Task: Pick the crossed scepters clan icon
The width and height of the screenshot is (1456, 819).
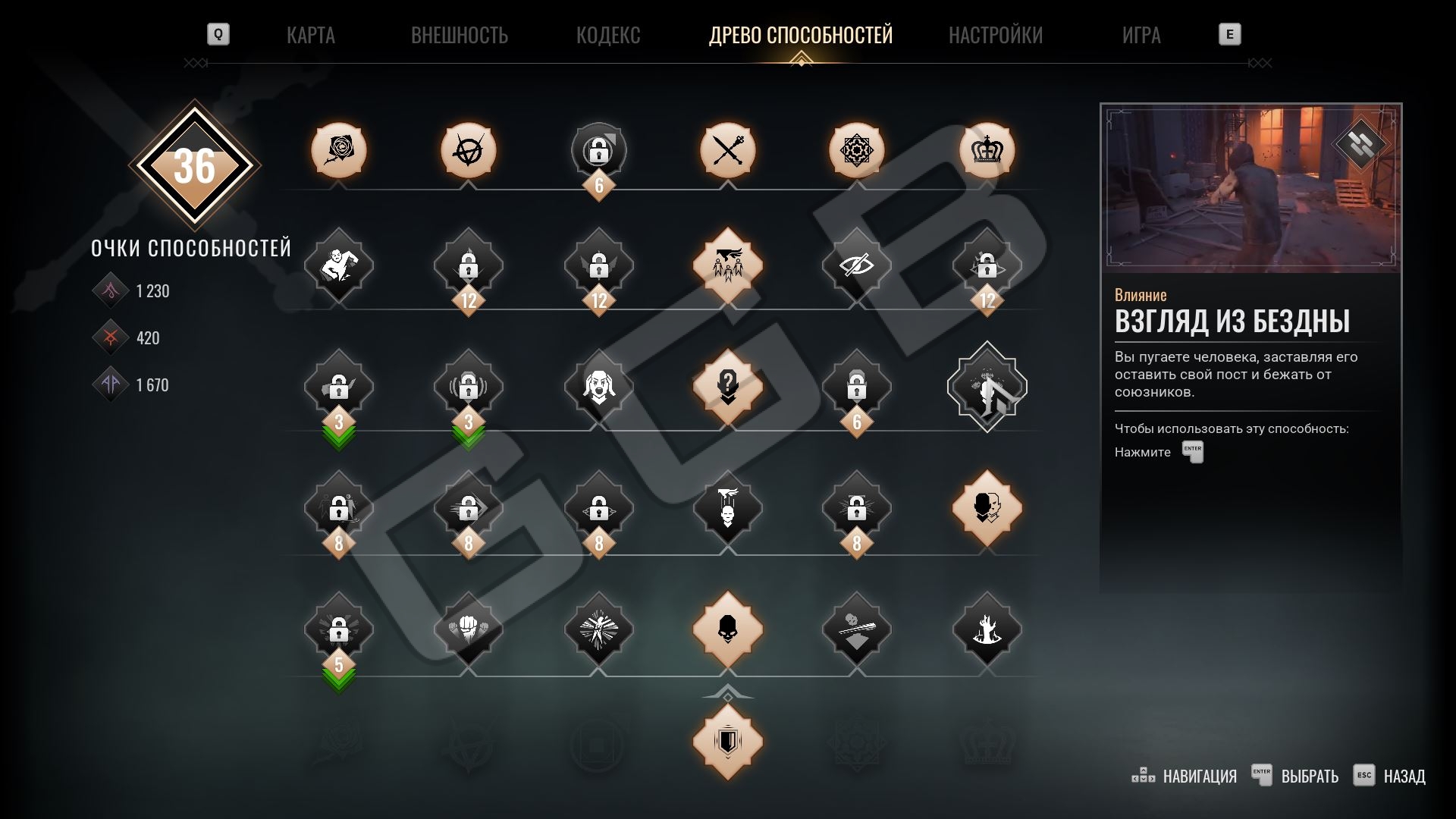Action: [x=728, y=150]
